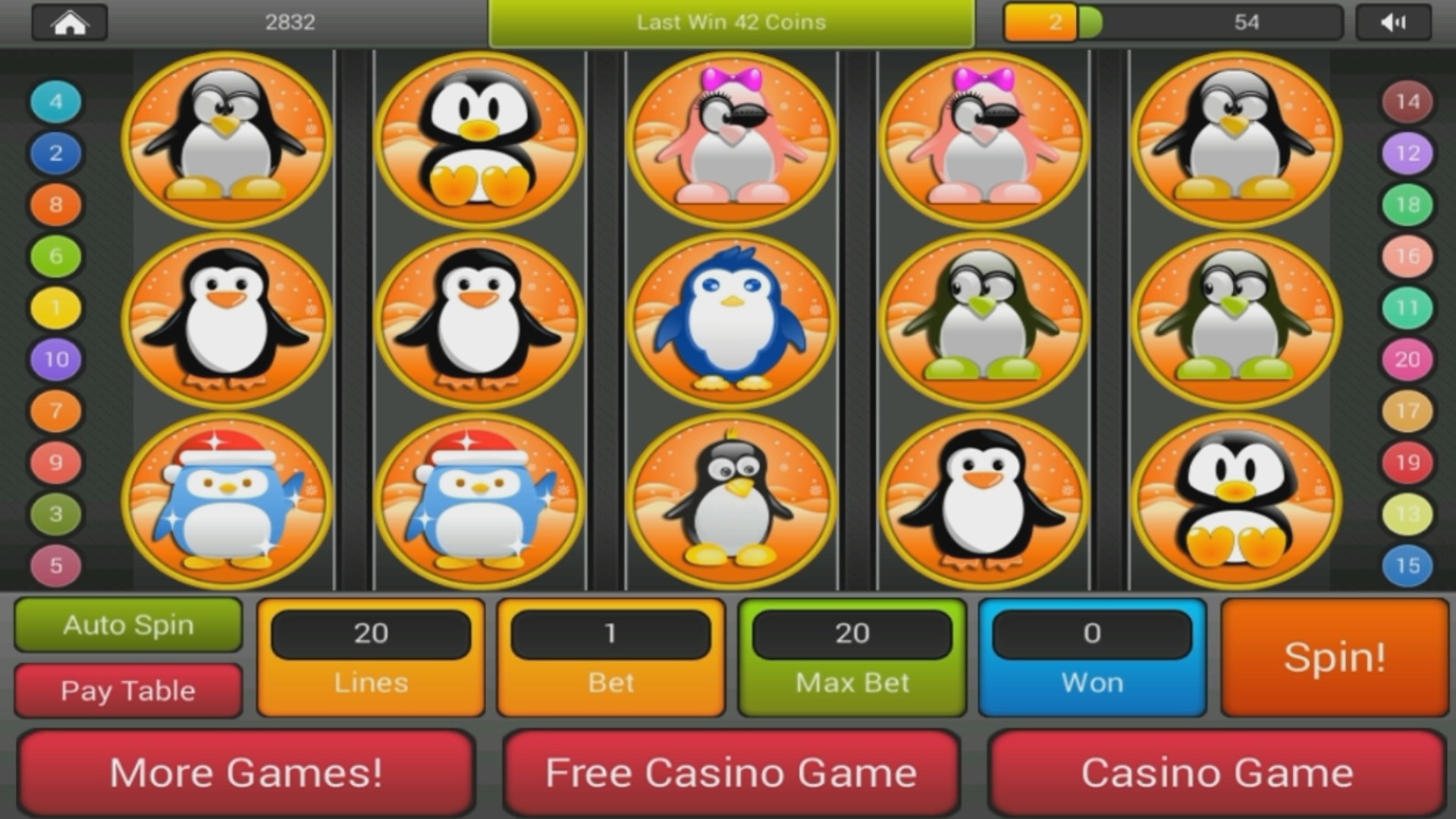Screen dimensions: 1456x819
Task: Select payline number 10 on the left
Action: click(54, 359)
